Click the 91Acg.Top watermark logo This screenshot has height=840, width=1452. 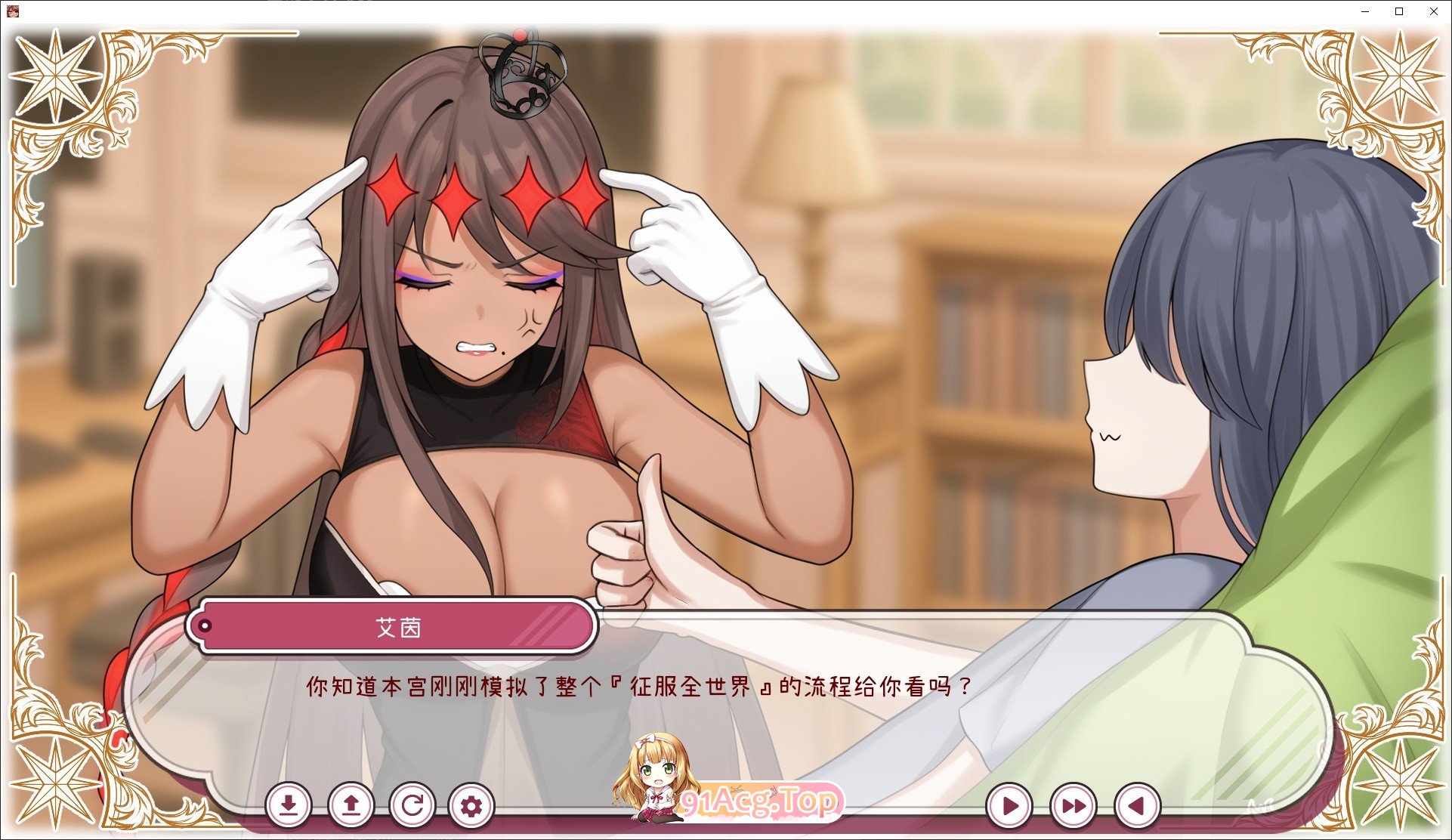(763, 801)
